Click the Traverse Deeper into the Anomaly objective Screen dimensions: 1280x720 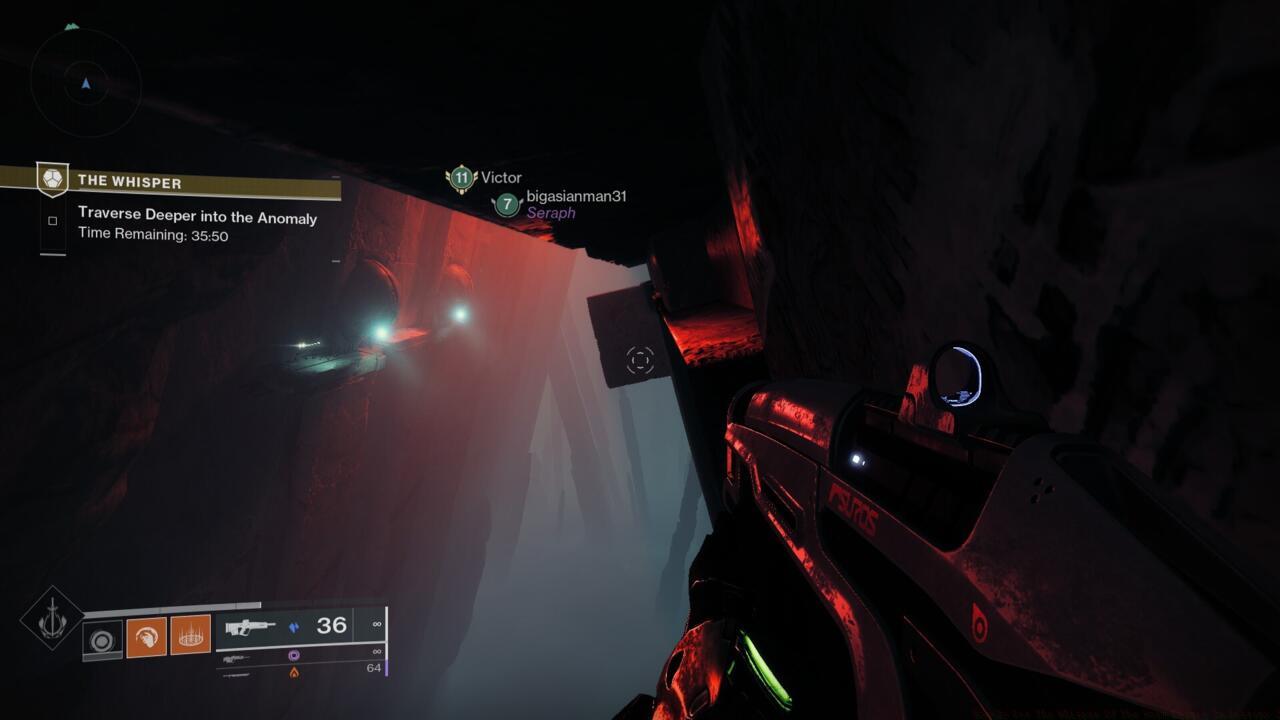coord(197,217)
